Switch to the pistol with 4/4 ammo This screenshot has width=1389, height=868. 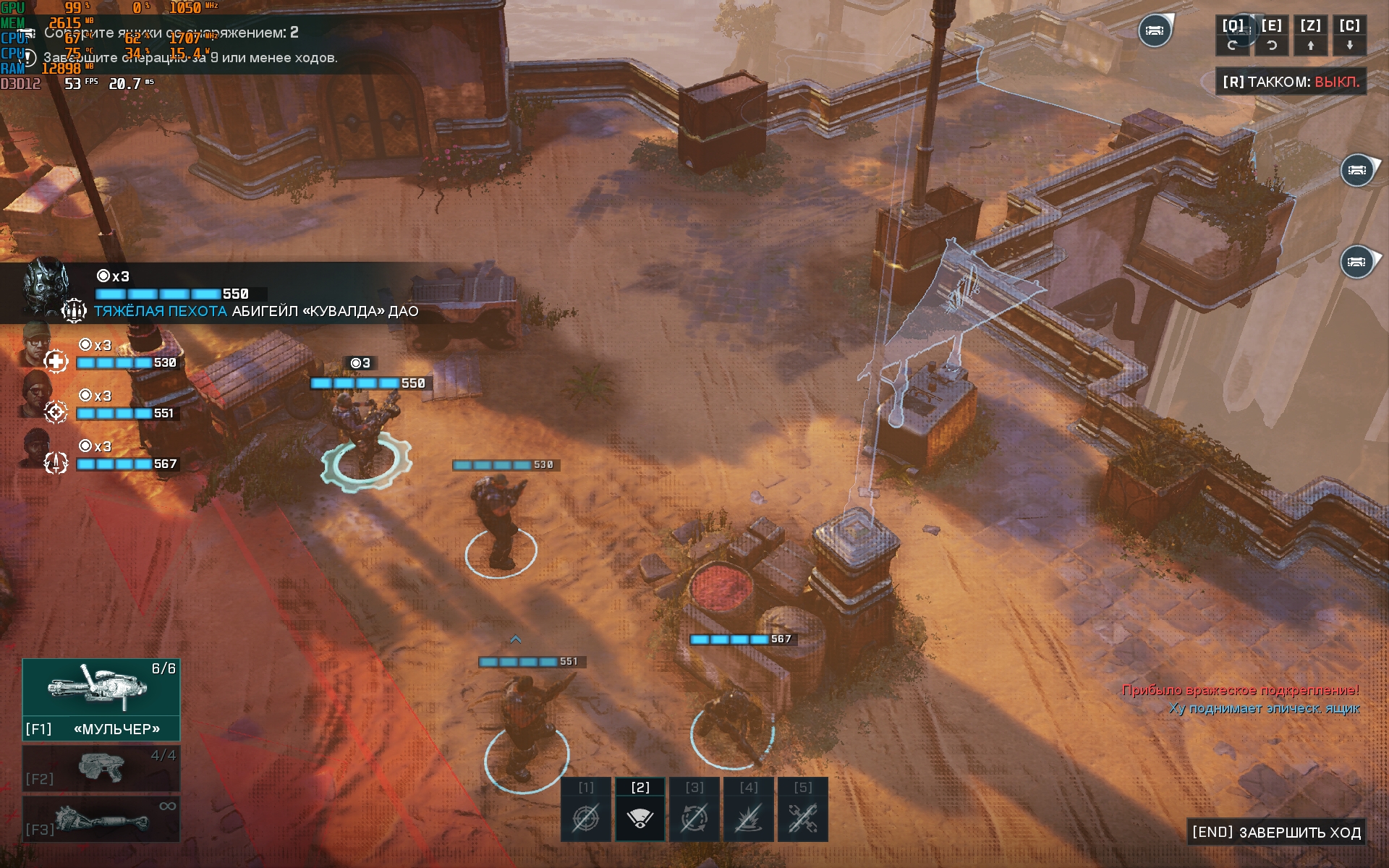tap(101, 768)
